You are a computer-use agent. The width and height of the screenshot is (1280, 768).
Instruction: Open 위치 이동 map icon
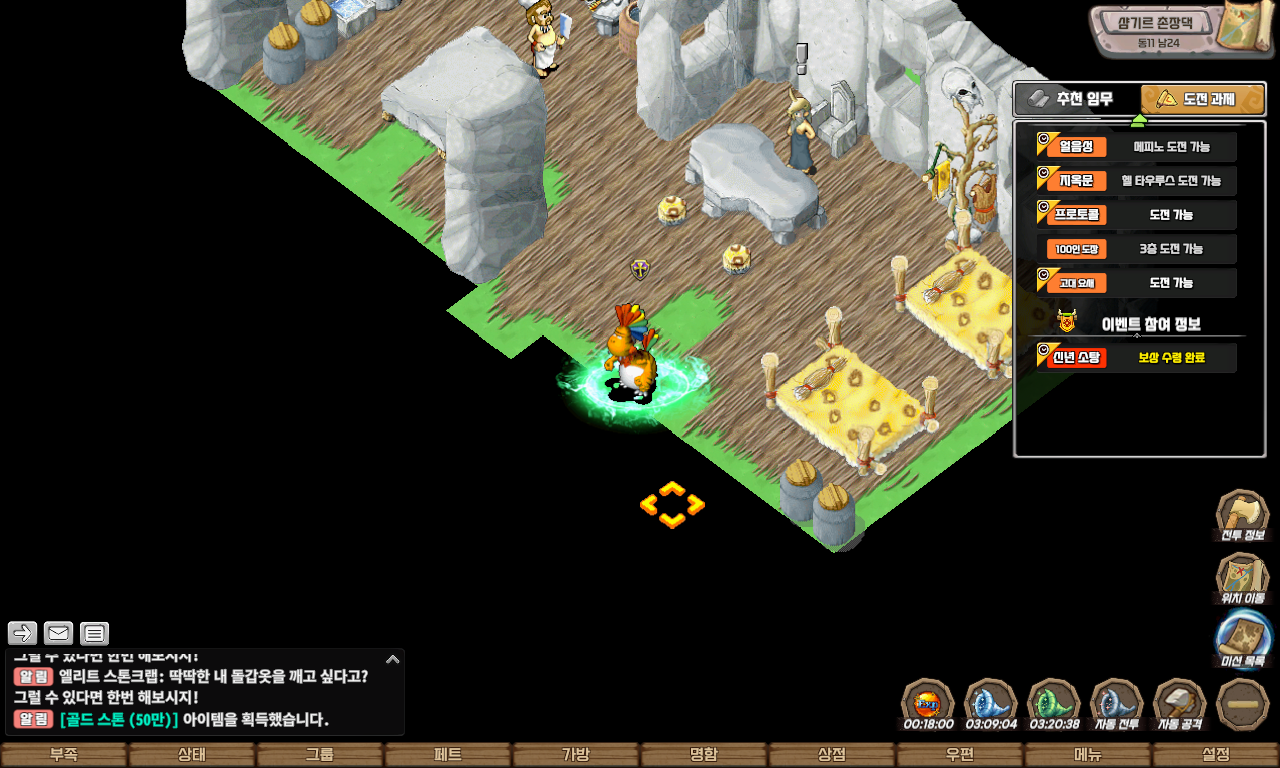pos(1241,580)
